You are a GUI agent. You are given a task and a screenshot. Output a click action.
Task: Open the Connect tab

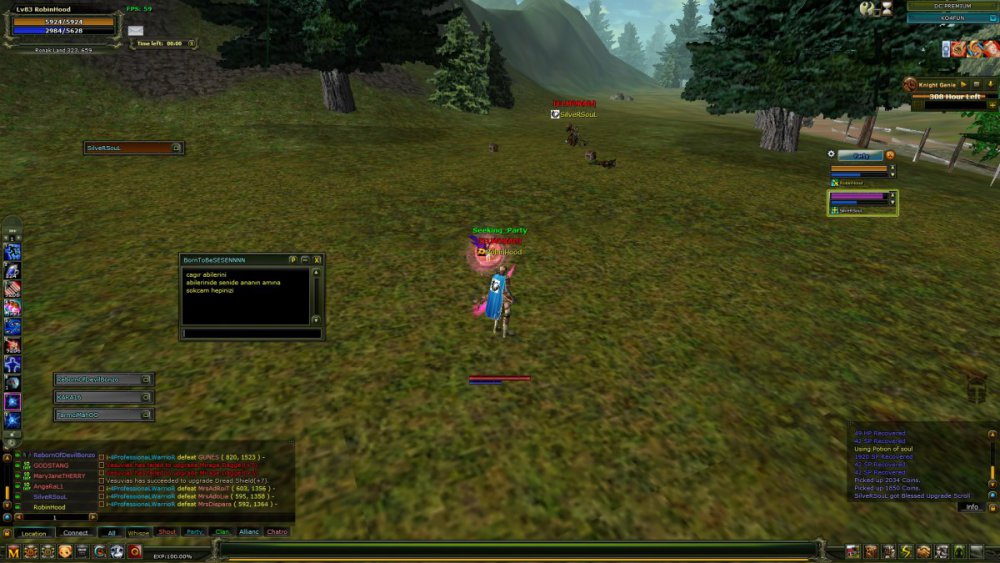tap(76, 533)
